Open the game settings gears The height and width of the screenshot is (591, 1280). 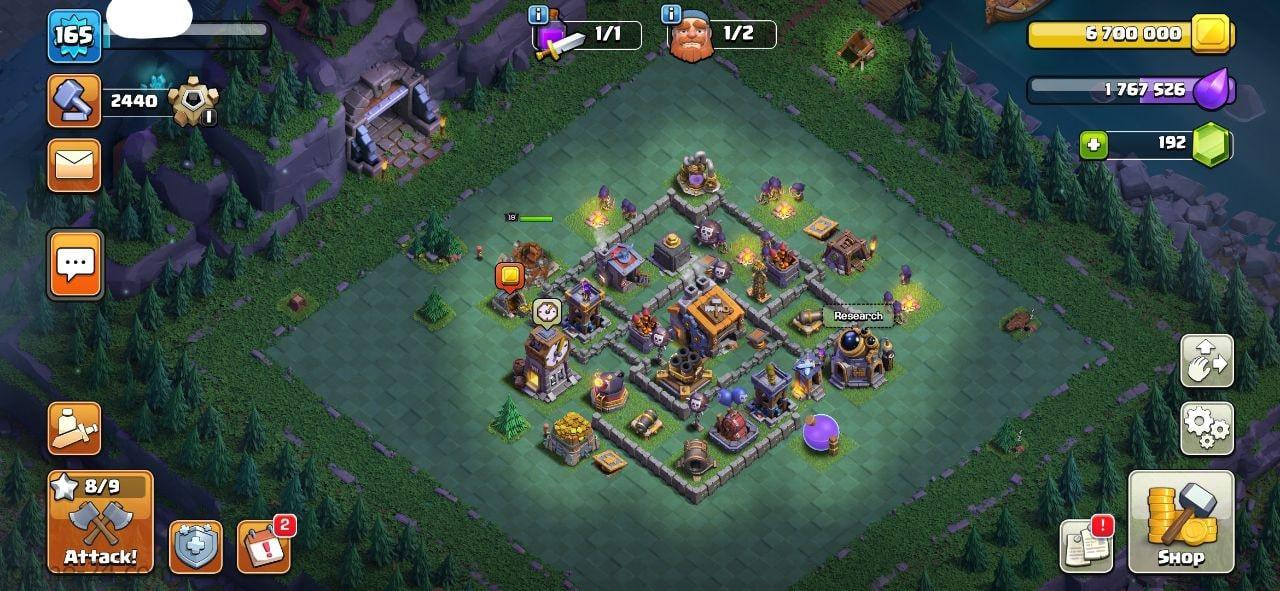[x=1206, y=428]
